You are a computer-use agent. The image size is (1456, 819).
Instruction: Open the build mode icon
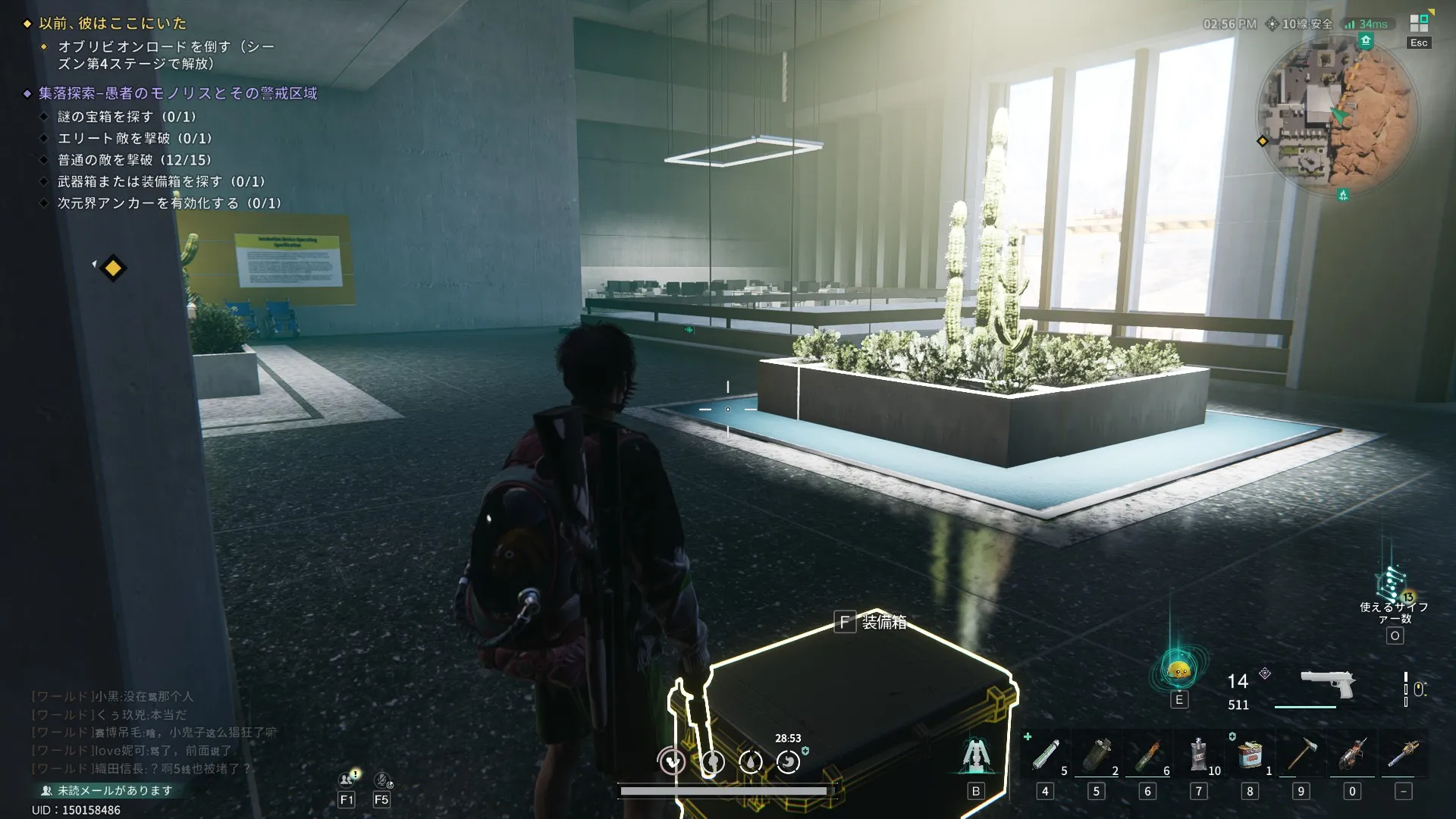976,756
